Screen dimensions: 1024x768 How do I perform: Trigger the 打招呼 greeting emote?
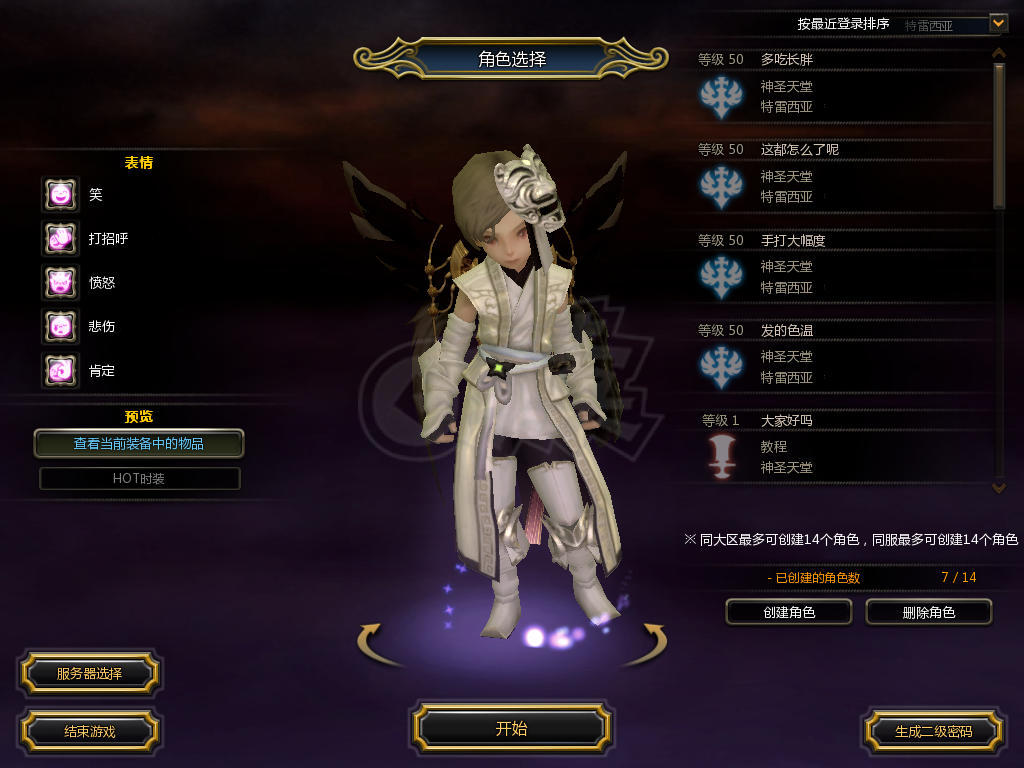(60, 238)
